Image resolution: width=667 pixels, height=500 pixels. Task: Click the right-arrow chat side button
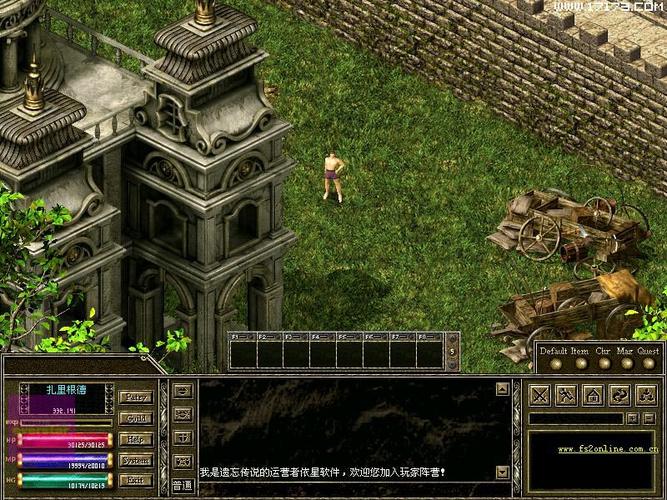click(182, 390)
